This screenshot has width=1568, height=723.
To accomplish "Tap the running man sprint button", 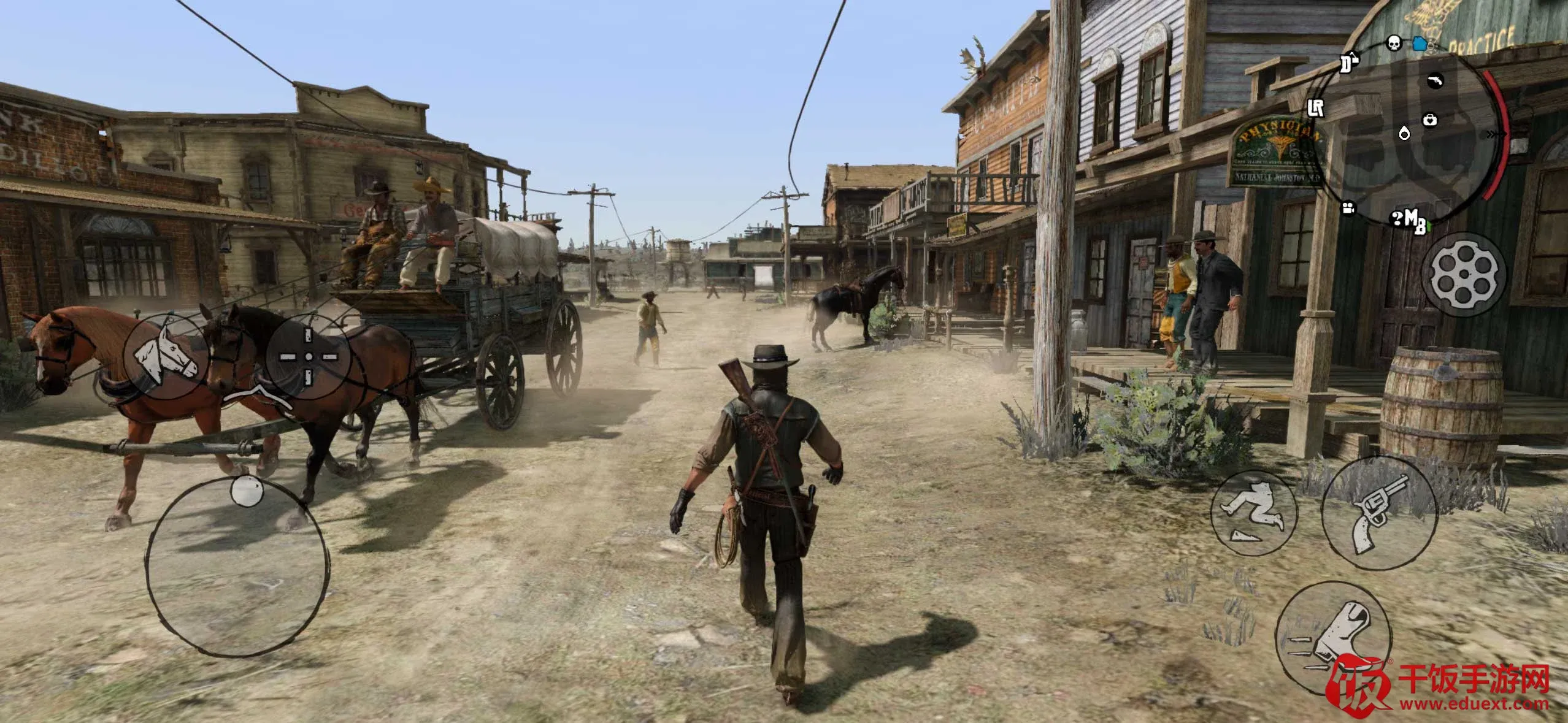I will (x=1253, y=513).
